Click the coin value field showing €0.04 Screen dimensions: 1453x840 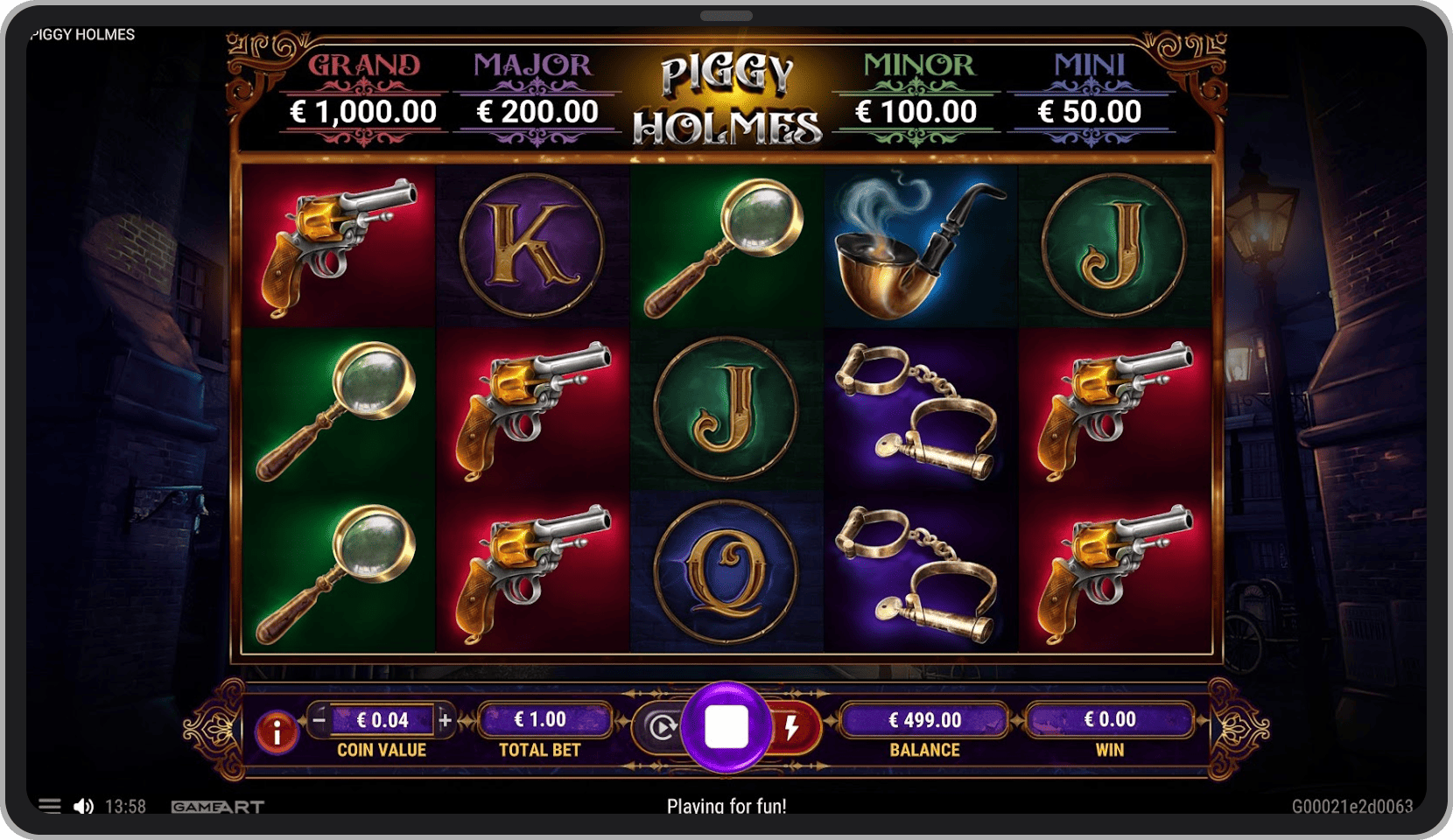pos(383,721)
